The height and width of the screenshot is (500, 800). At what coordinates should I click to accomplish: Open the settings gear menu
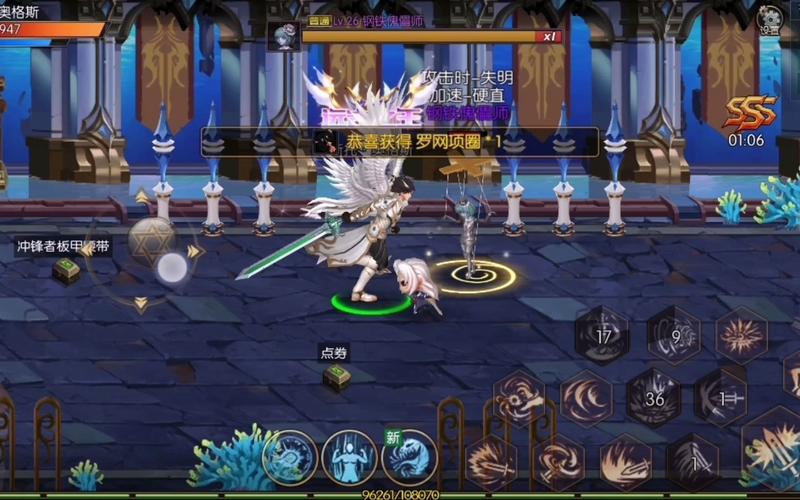coord(769,19)
